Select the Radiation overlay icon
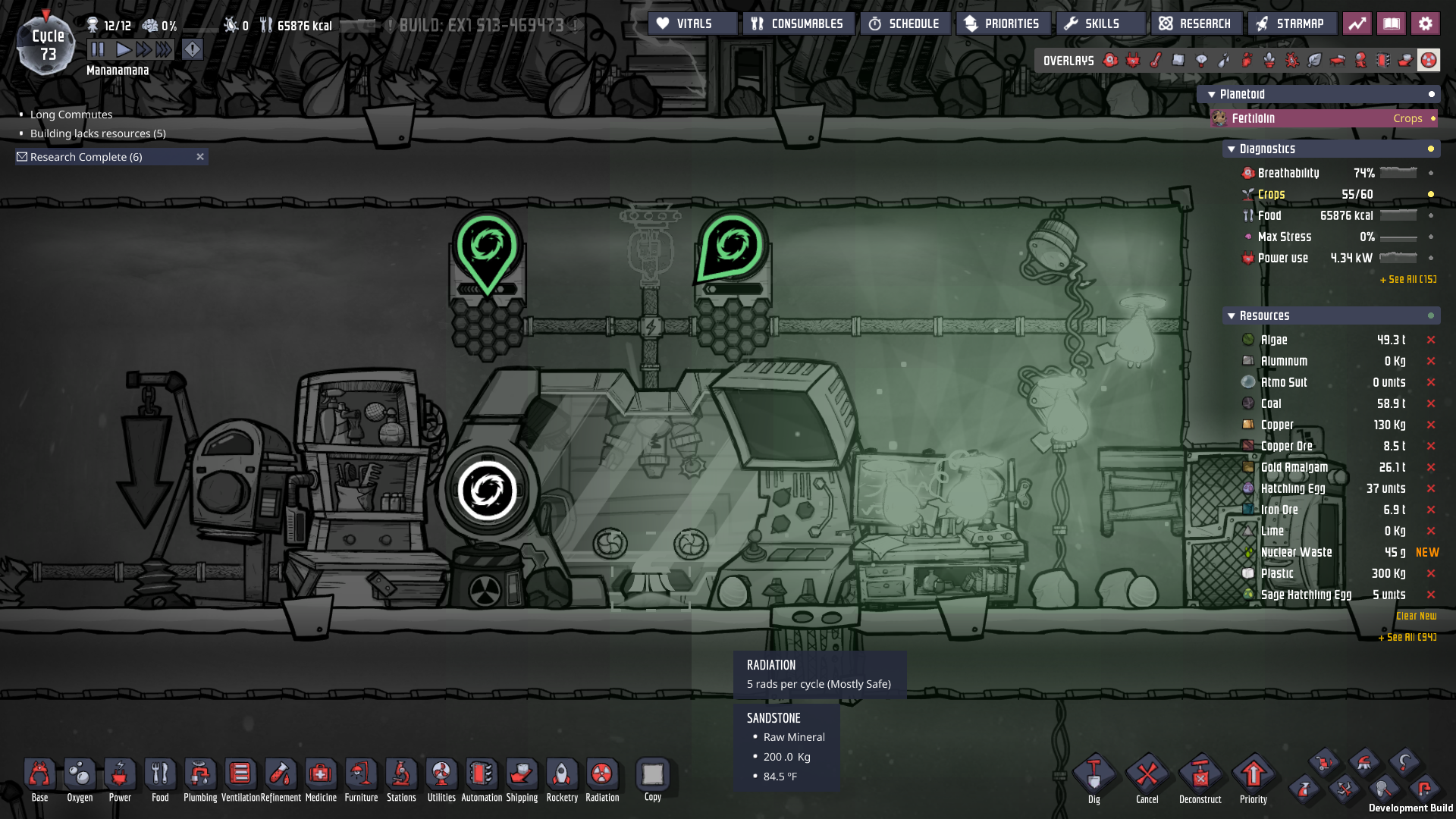The height and width of the screenshot is (819, 1456). point(1429,60)
